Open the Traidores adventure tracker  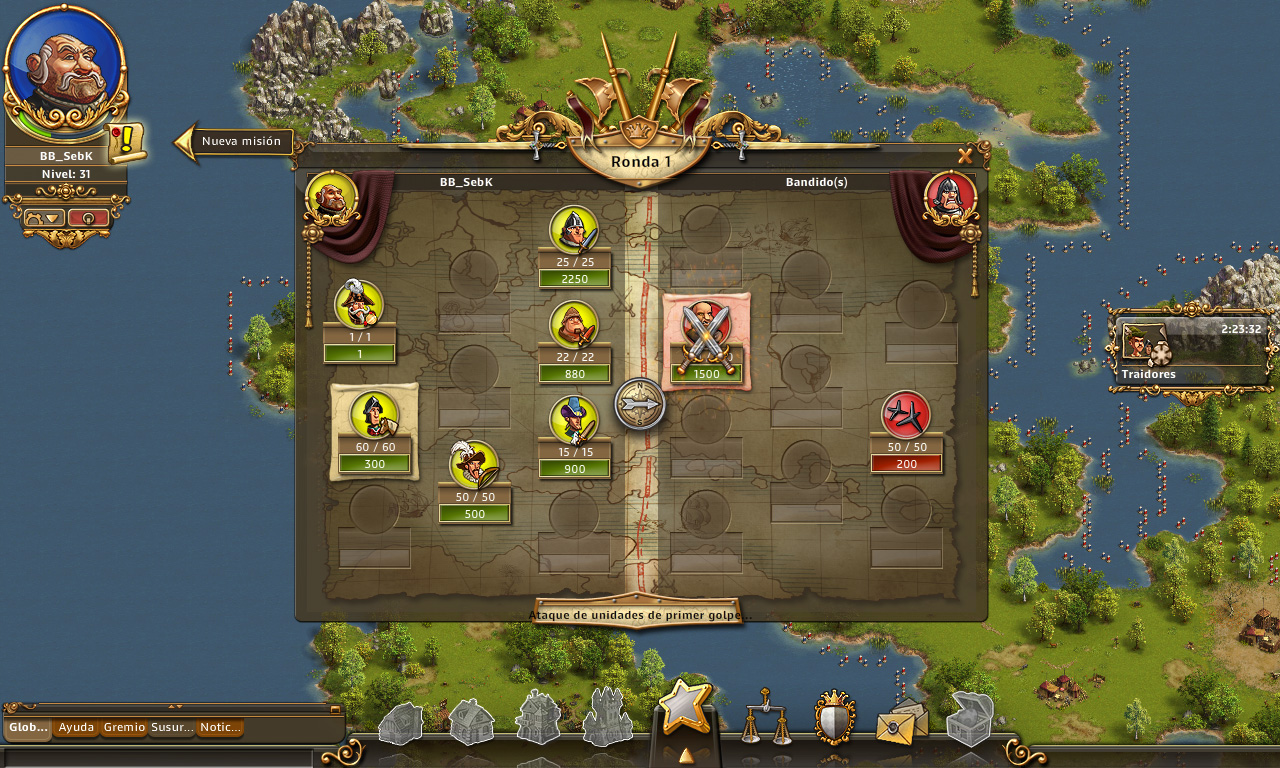(1189, 350)
